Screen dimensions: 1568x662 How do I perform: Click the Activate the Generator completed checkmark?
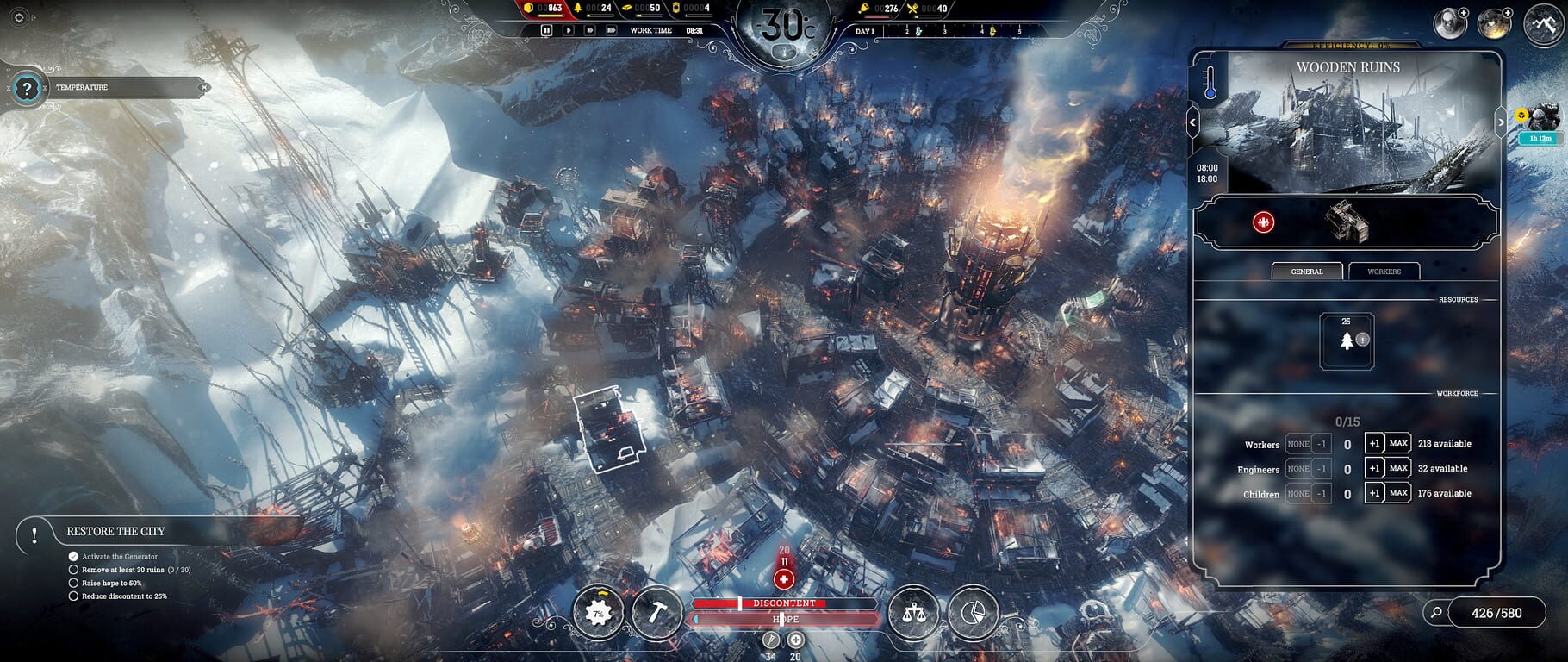point(72,556)
